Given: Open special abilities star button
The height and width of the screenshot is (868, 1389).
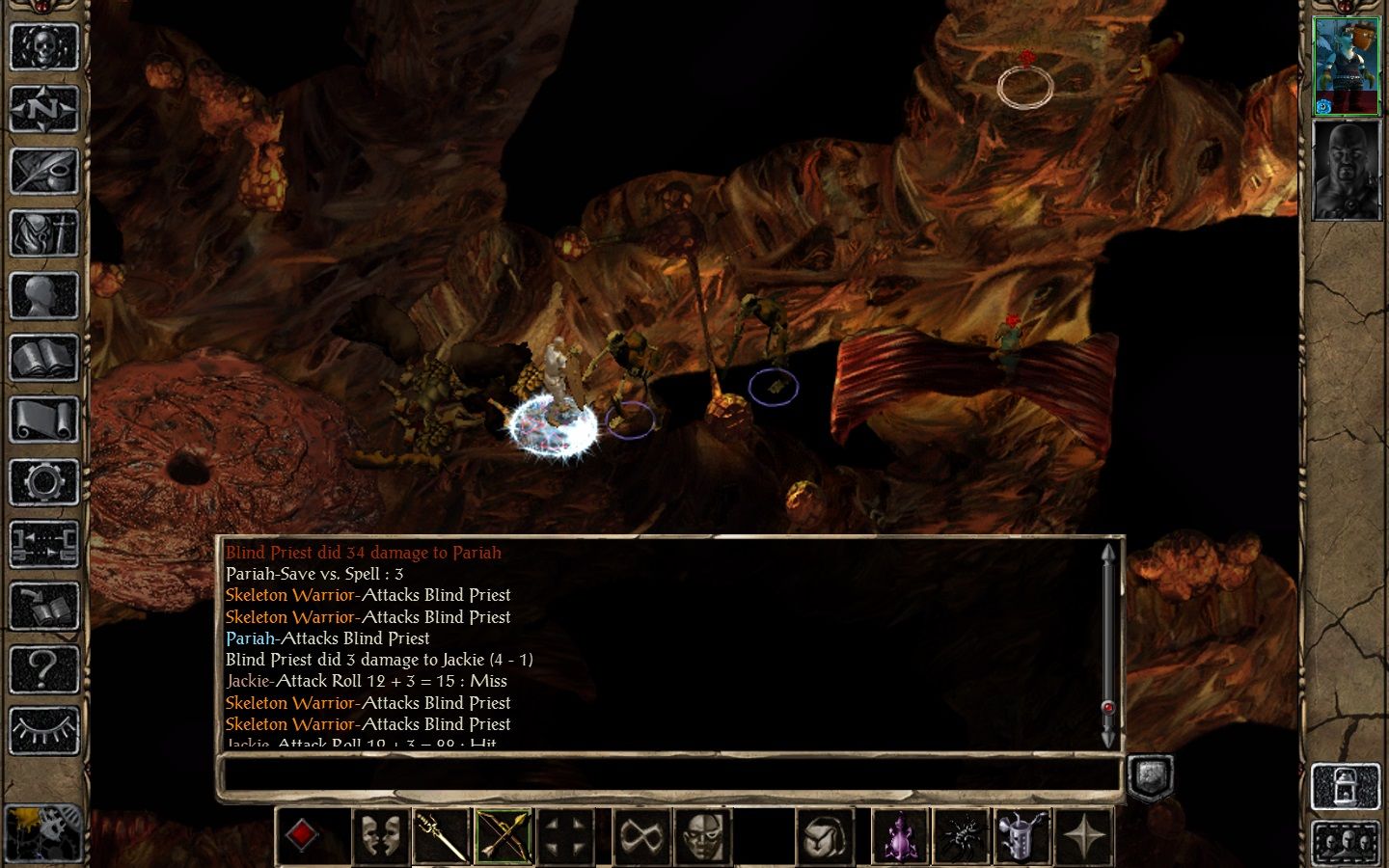Looking at the screenshot, I should click(x=1085, y=835).
